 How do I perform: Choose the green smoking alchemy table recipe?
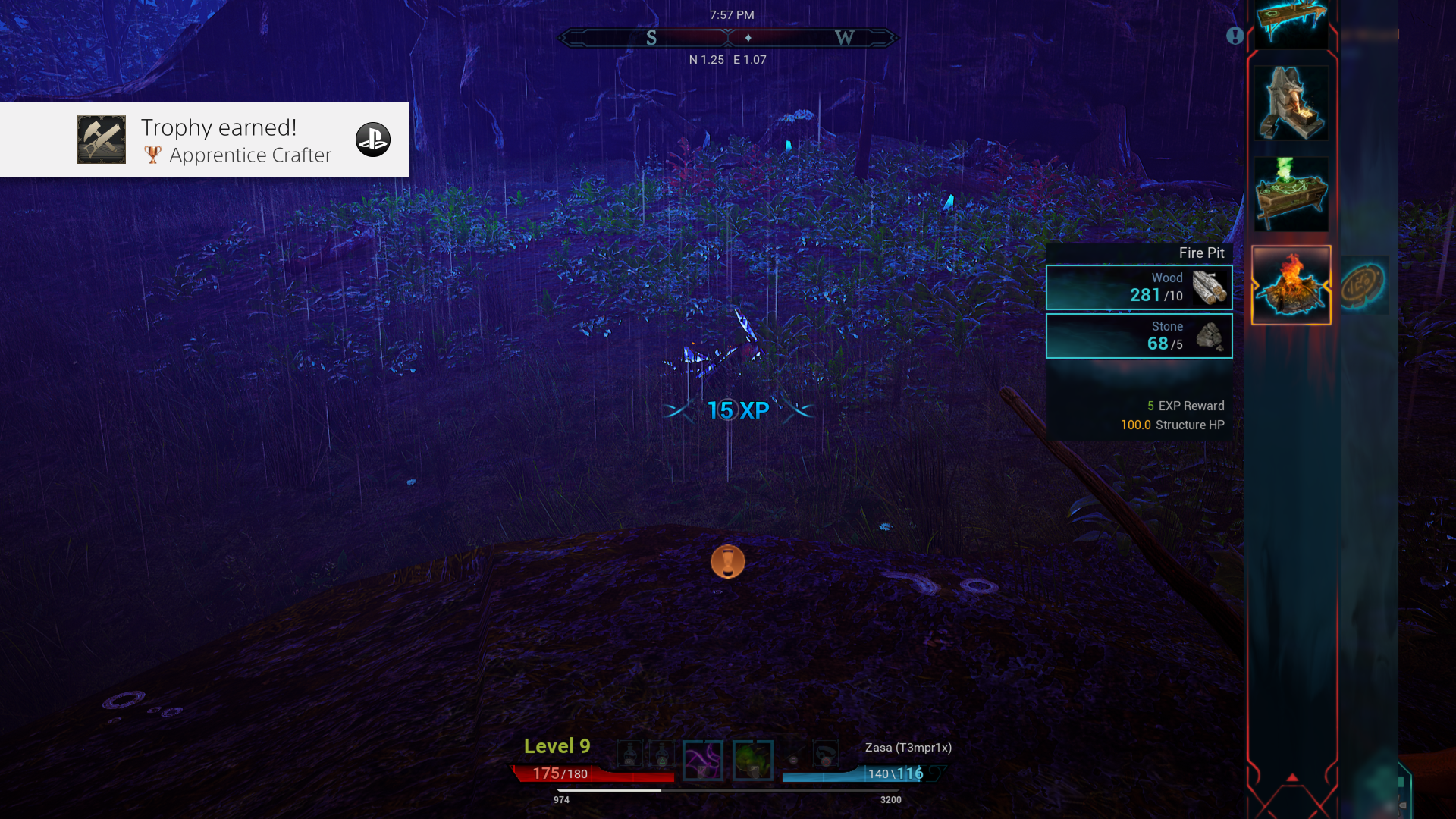(1291, 194)
